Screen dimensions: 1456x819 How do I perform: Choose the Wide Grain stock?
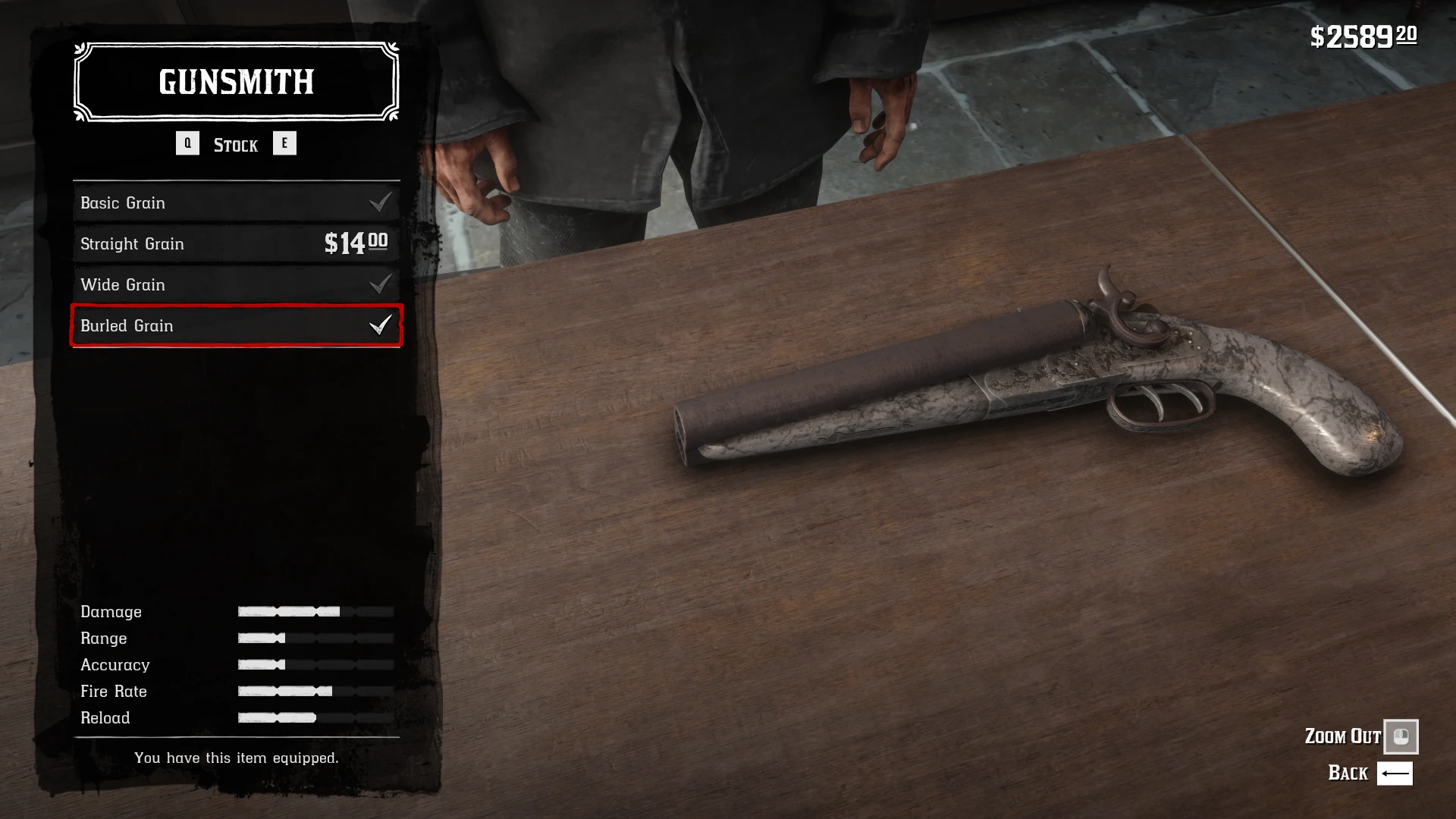(x=236, y=284)
